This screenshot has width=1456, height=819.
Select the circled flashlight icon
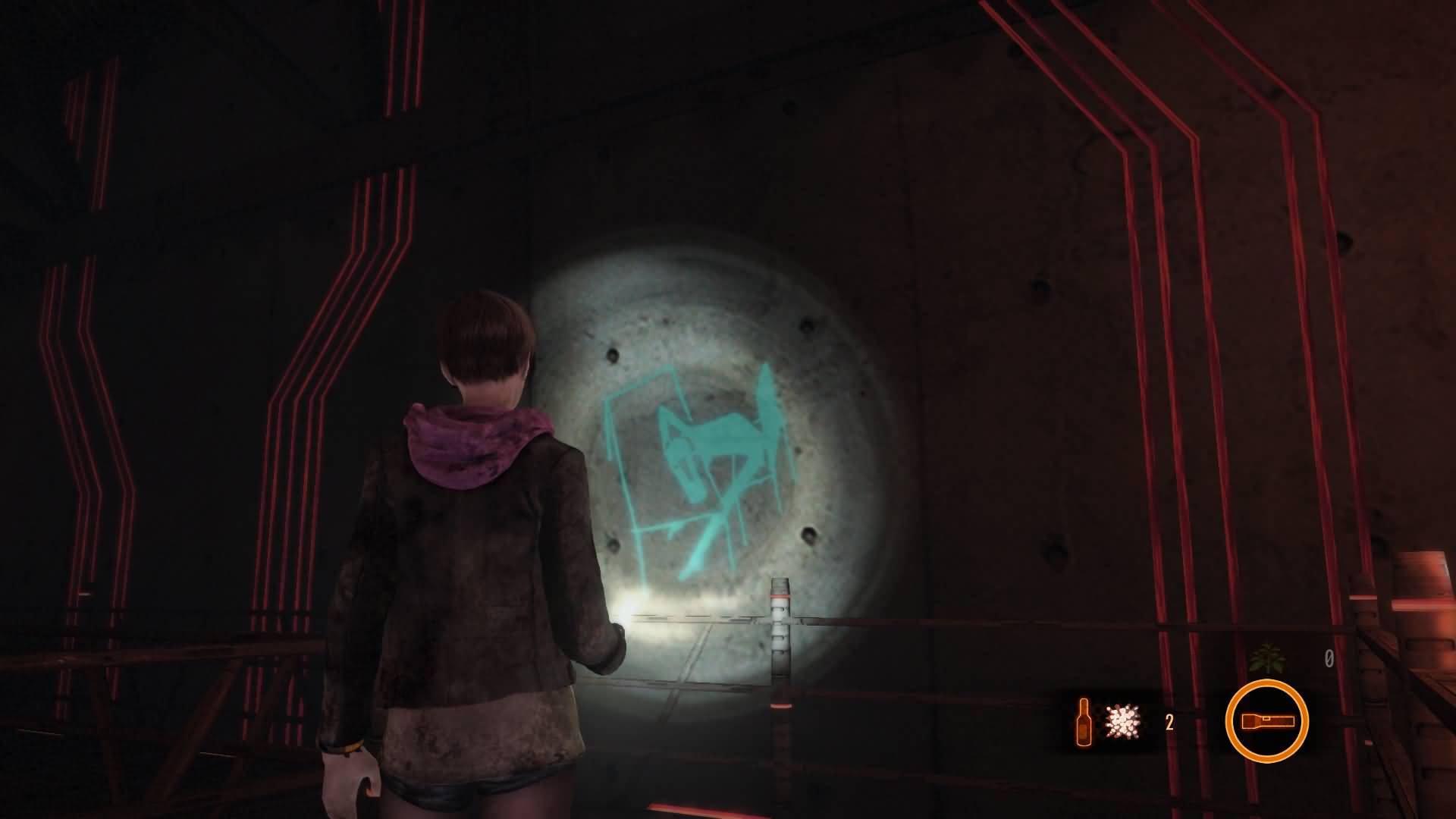[1266, 720]
